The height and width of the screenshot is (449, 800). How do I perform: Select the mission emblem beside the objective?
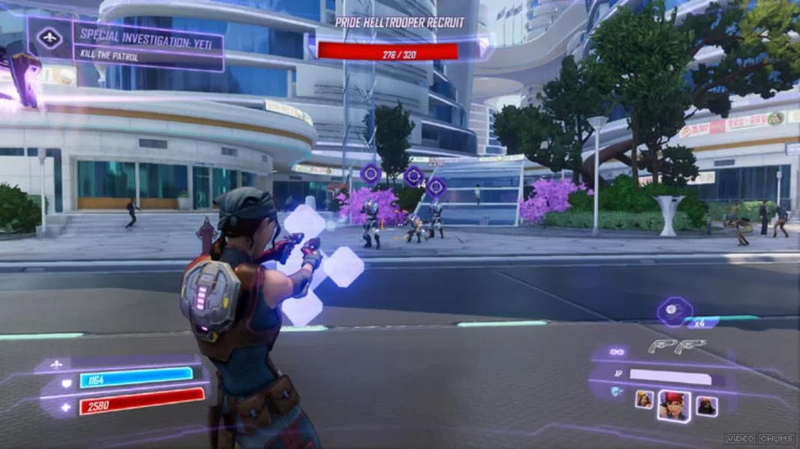(x=49, y=38)
